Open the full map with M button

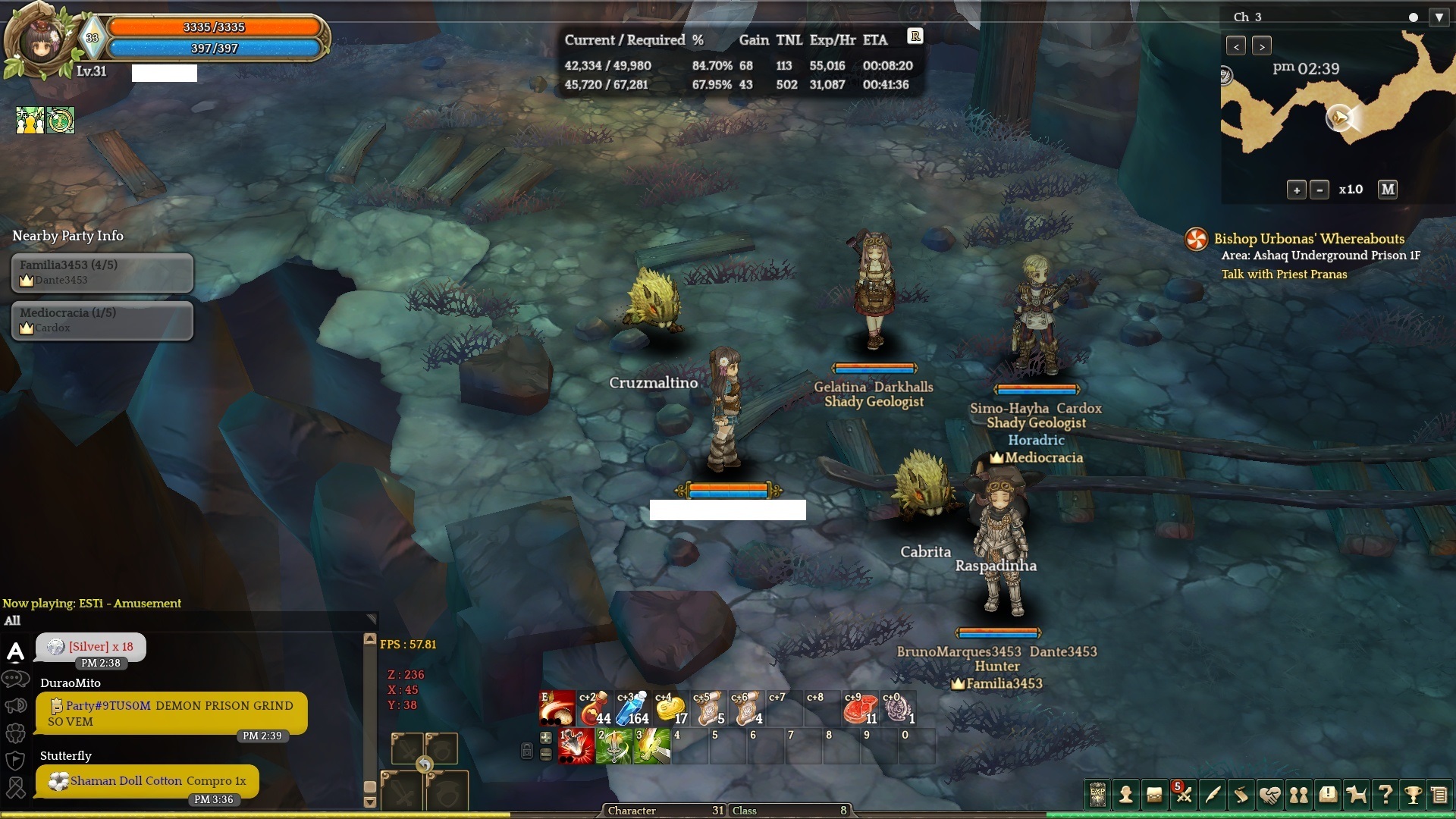pyautogui.click(x=1388, y=190)
